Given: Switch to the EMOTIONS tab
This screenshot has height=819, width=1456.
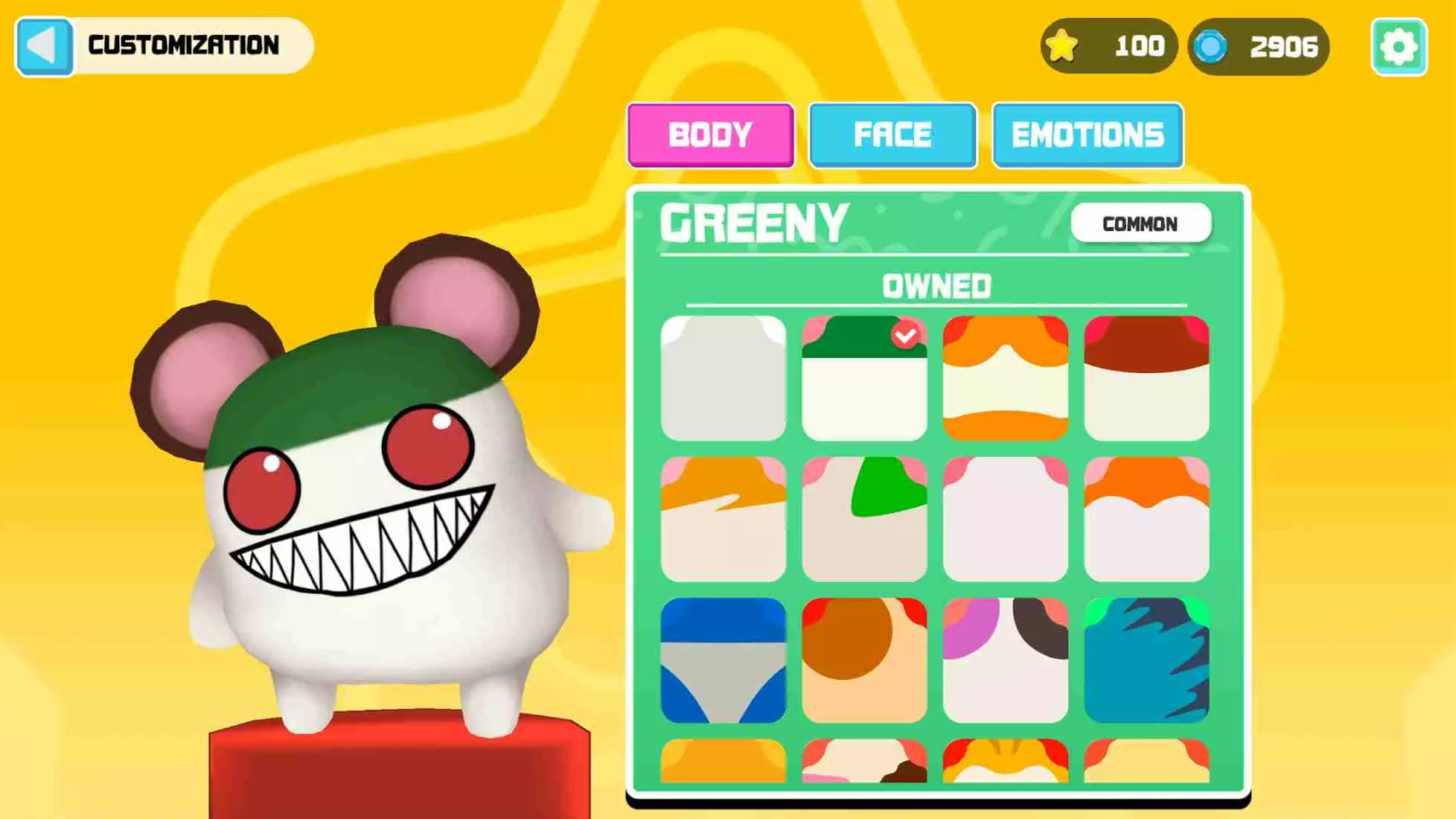Looking at the screenshot, I should [x=1088, y=135].
